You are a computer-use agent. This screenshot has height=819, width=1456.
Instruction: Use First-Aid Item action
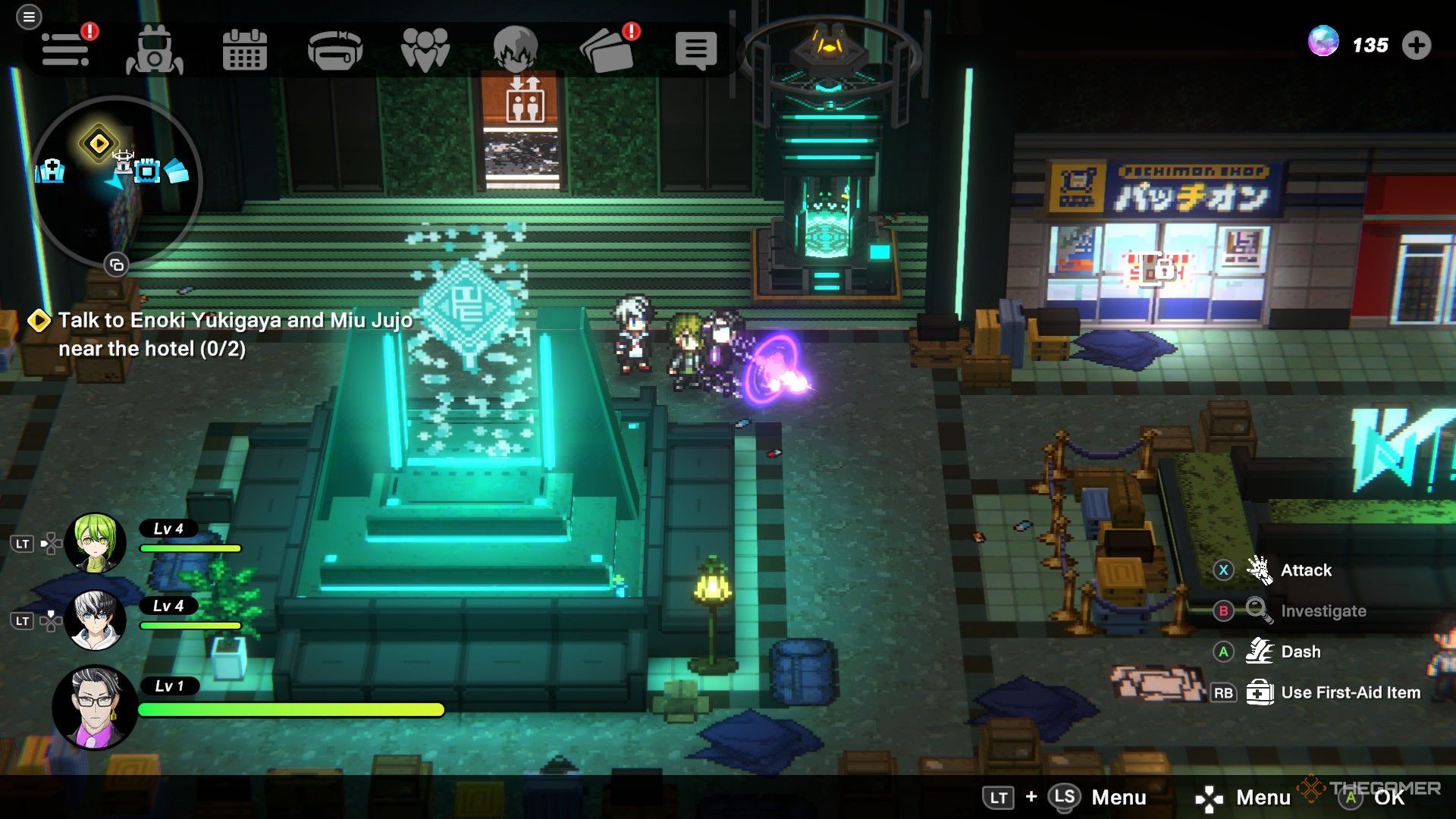click(x=1350, y=692)
